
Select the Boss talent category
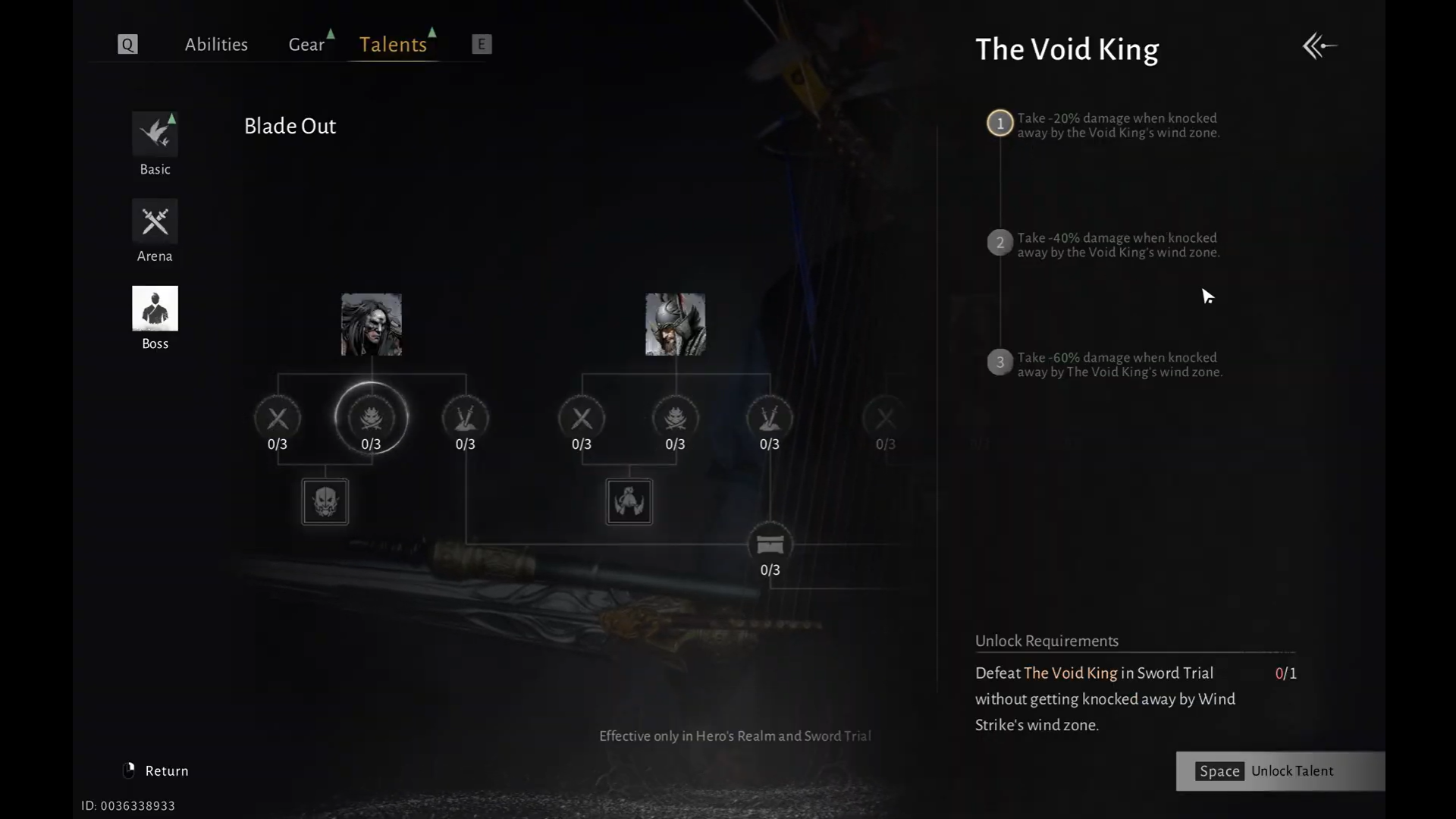pos(155,309)
